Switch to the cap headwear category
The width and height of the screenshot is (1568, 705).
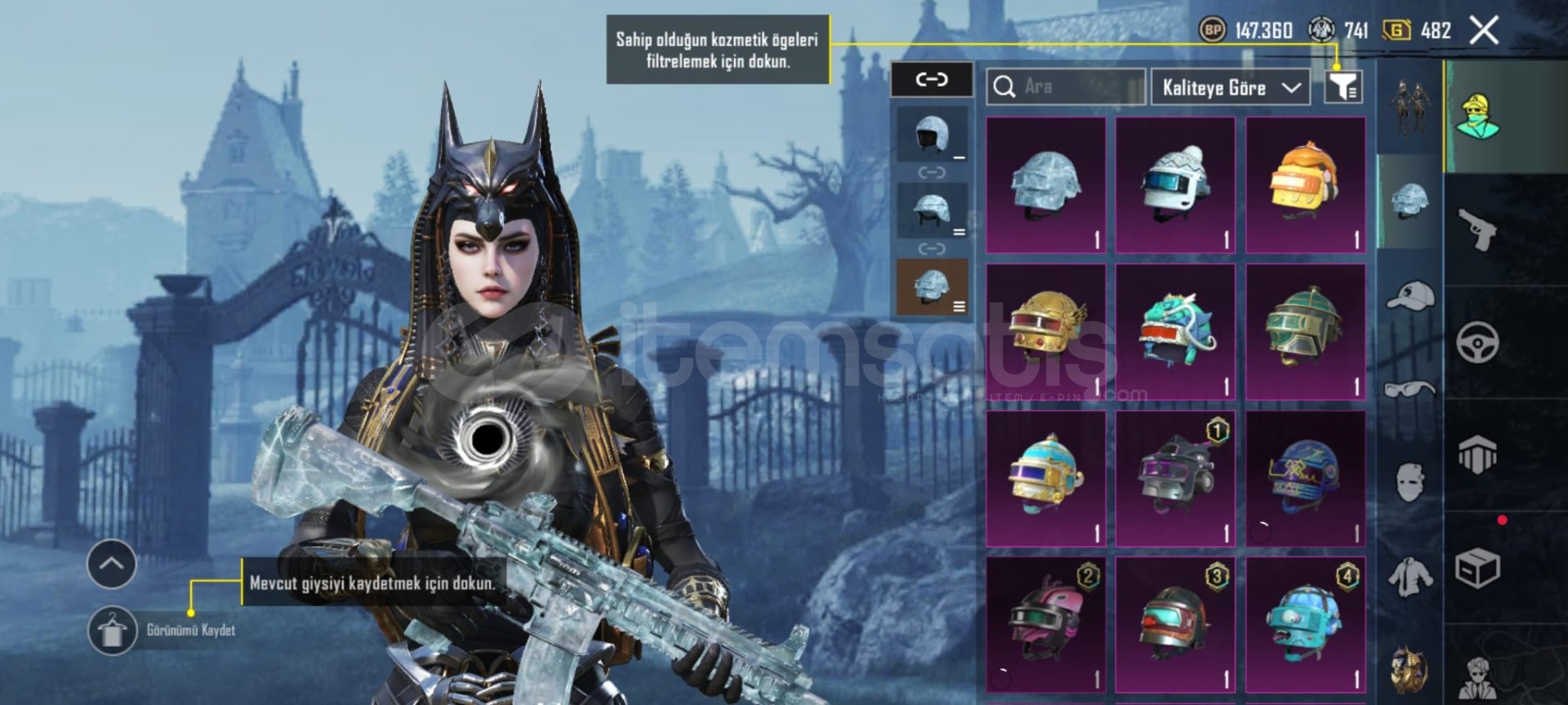pyautogui.click(x=1410, y=296)
